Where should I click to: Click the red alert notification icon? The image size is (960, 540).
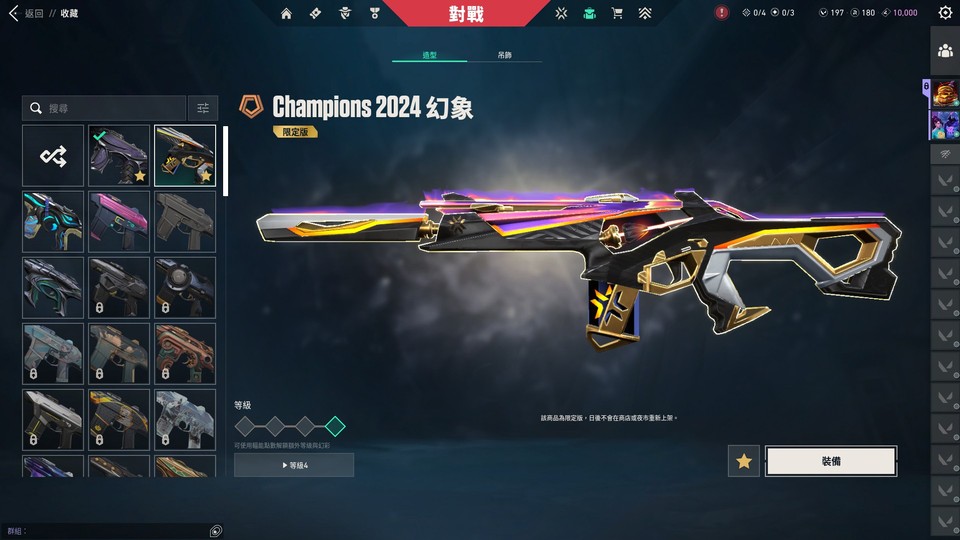click(722, 13)
